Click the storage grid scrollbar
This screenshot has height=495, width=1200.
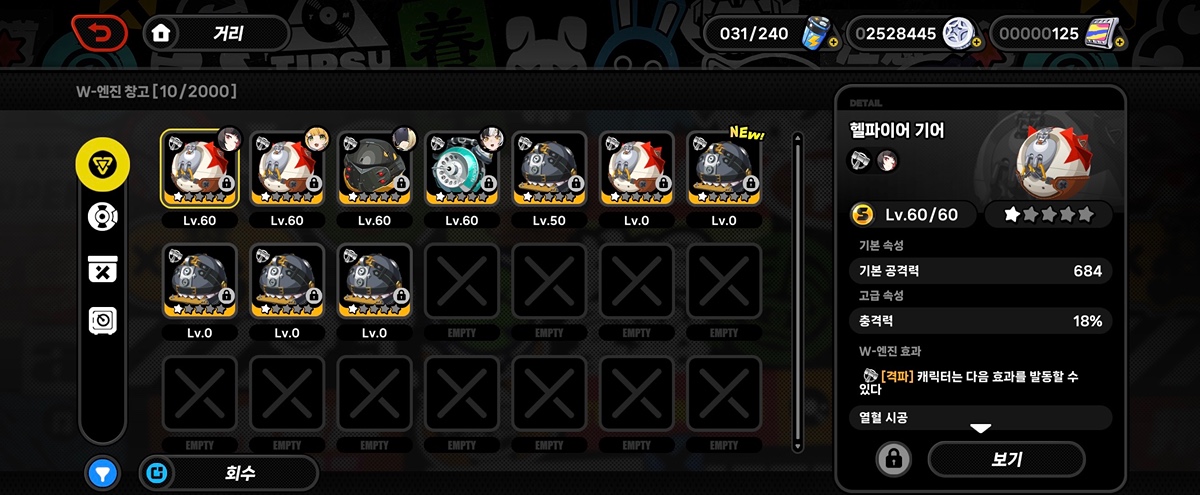click(797, 290)
